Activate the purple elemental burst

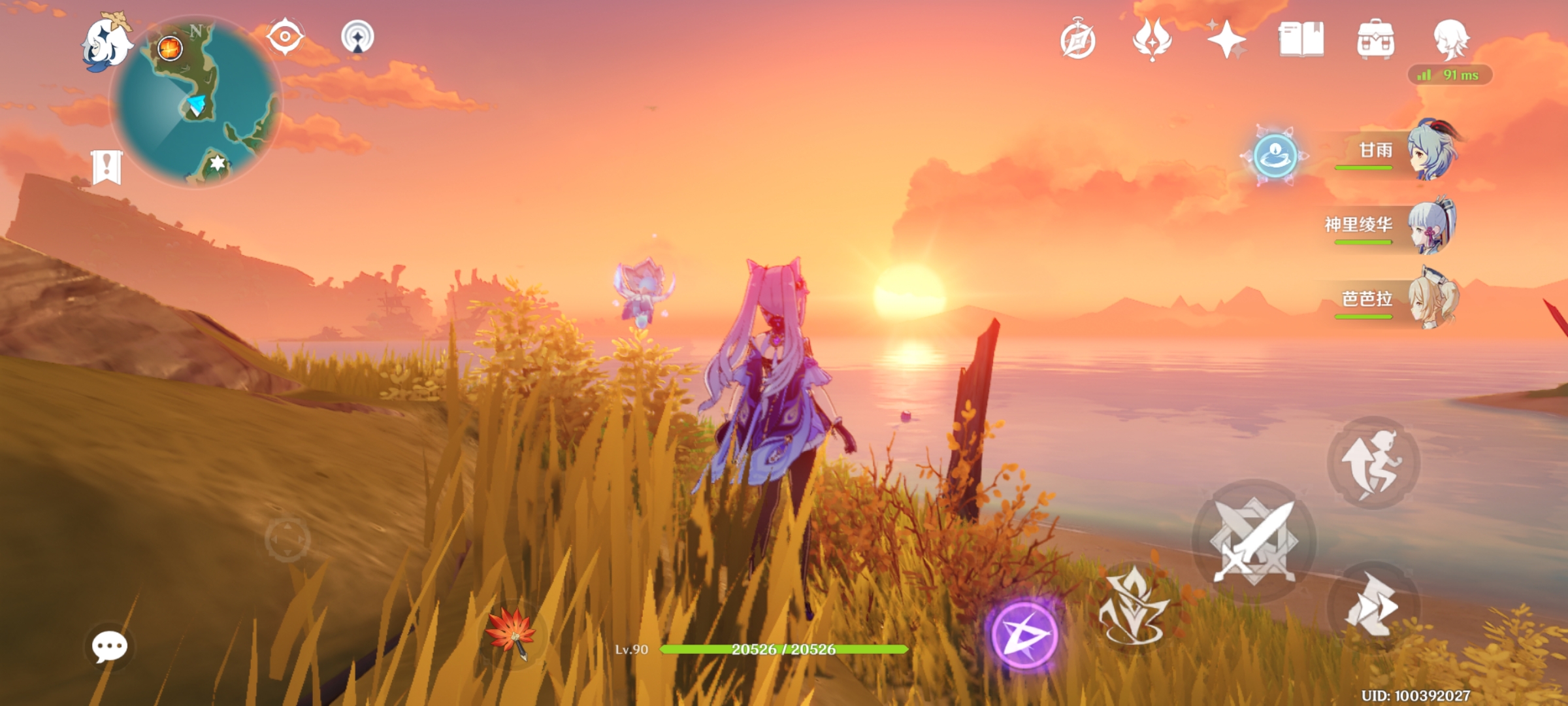point(1024,635)
